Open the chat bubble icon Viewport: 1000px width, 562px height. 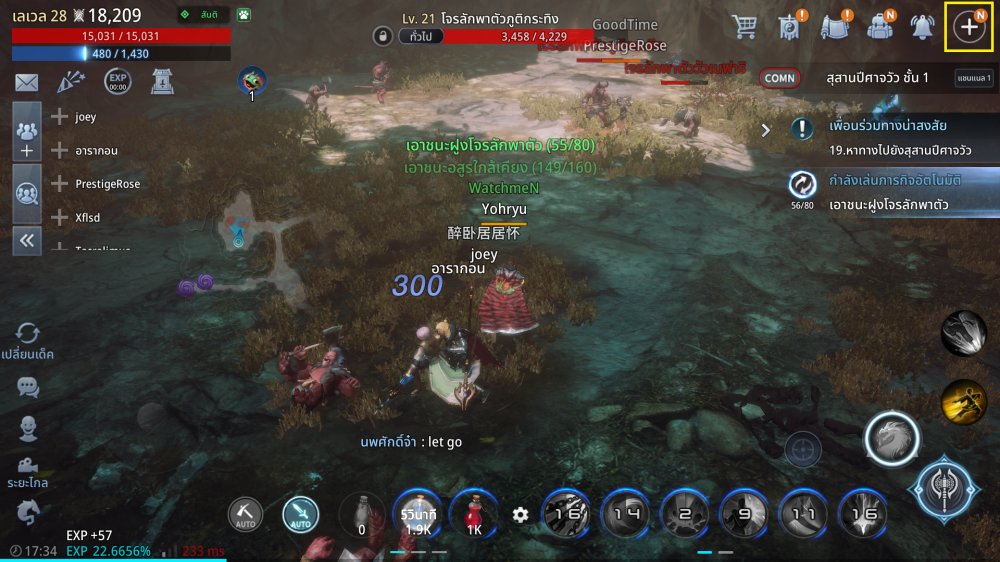pyautogui.click(x=28, y=386)
